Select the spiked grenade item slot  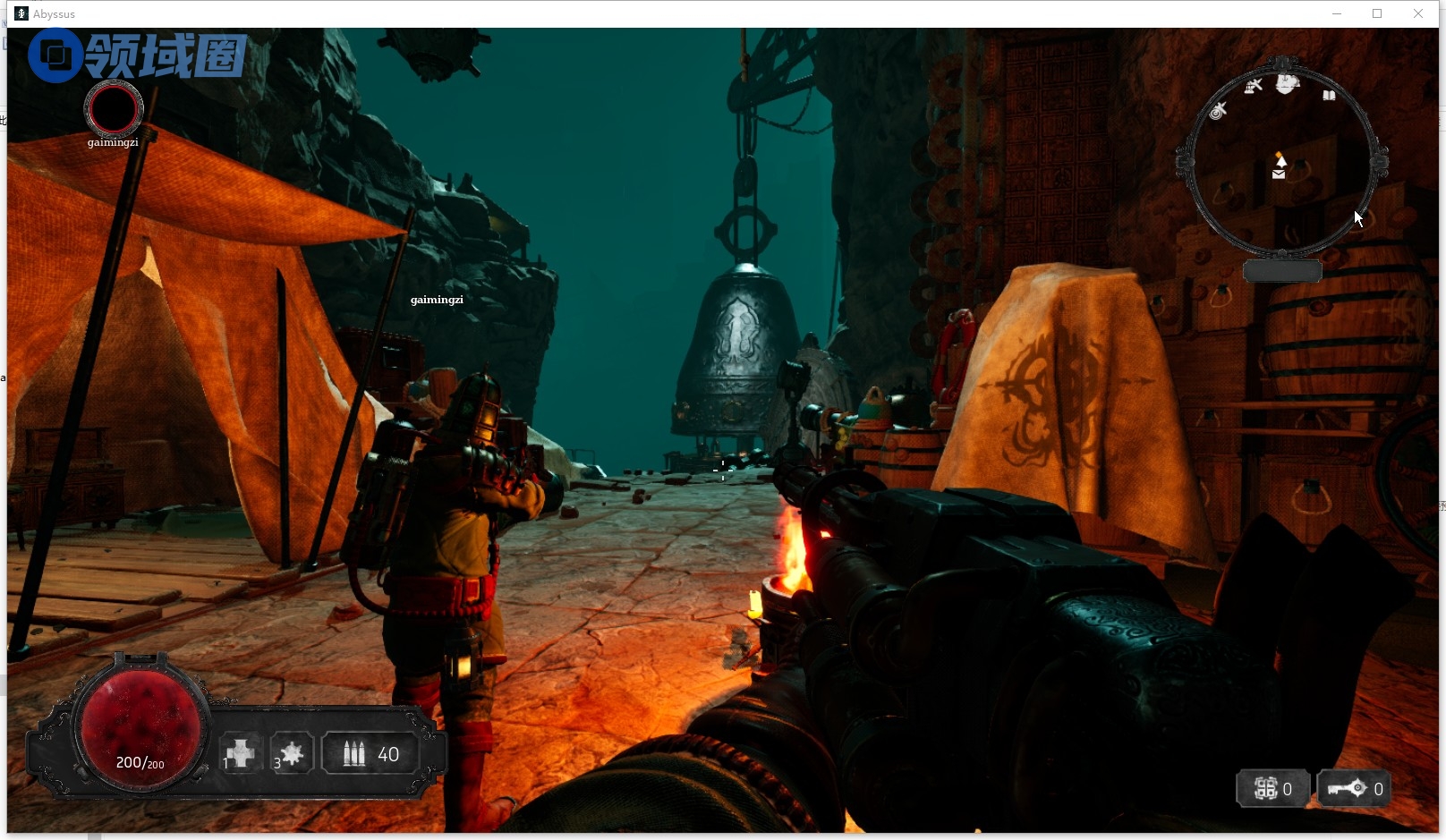point(292,754)
